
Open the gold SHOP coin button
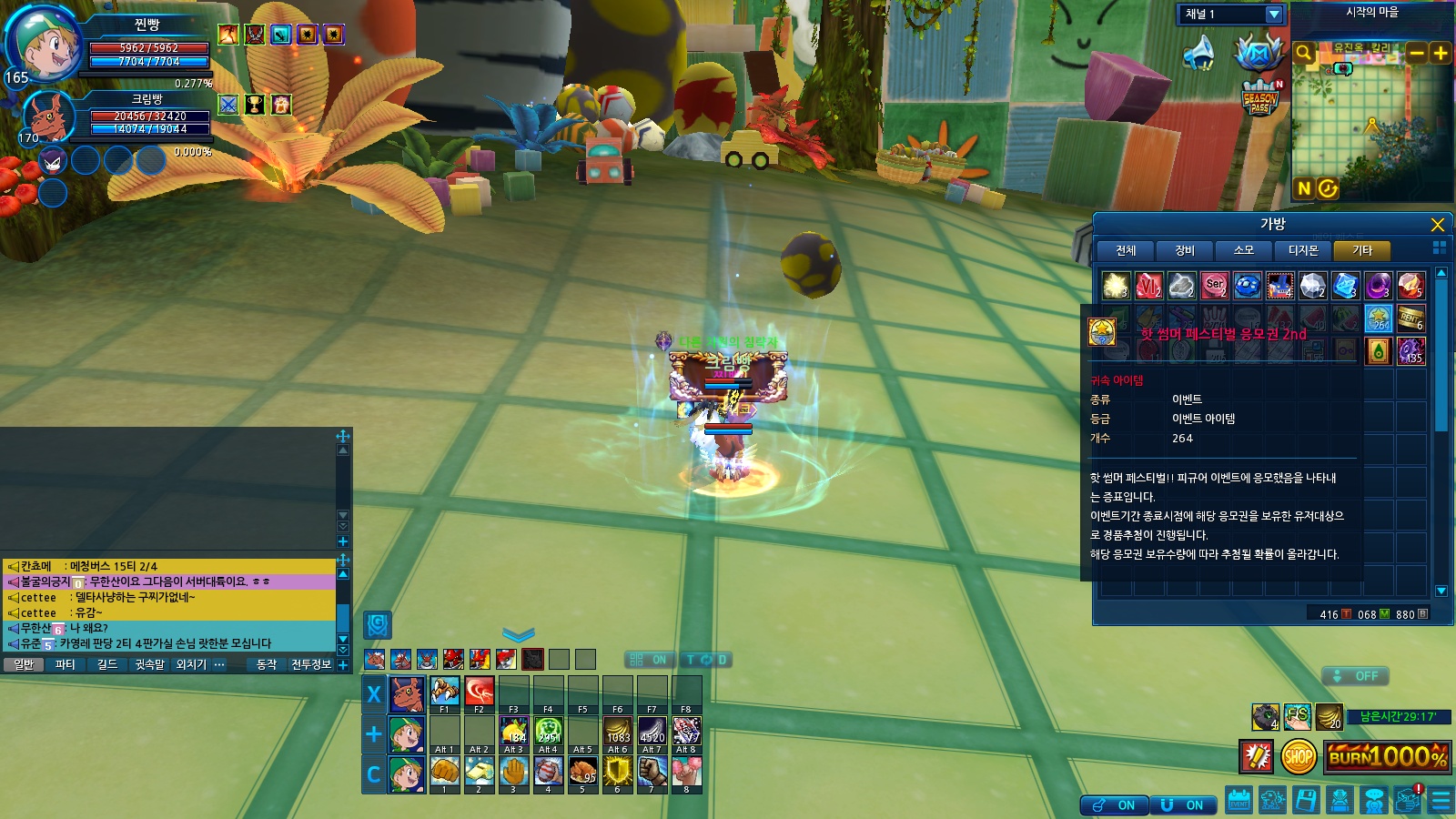tap(1298, 756)
